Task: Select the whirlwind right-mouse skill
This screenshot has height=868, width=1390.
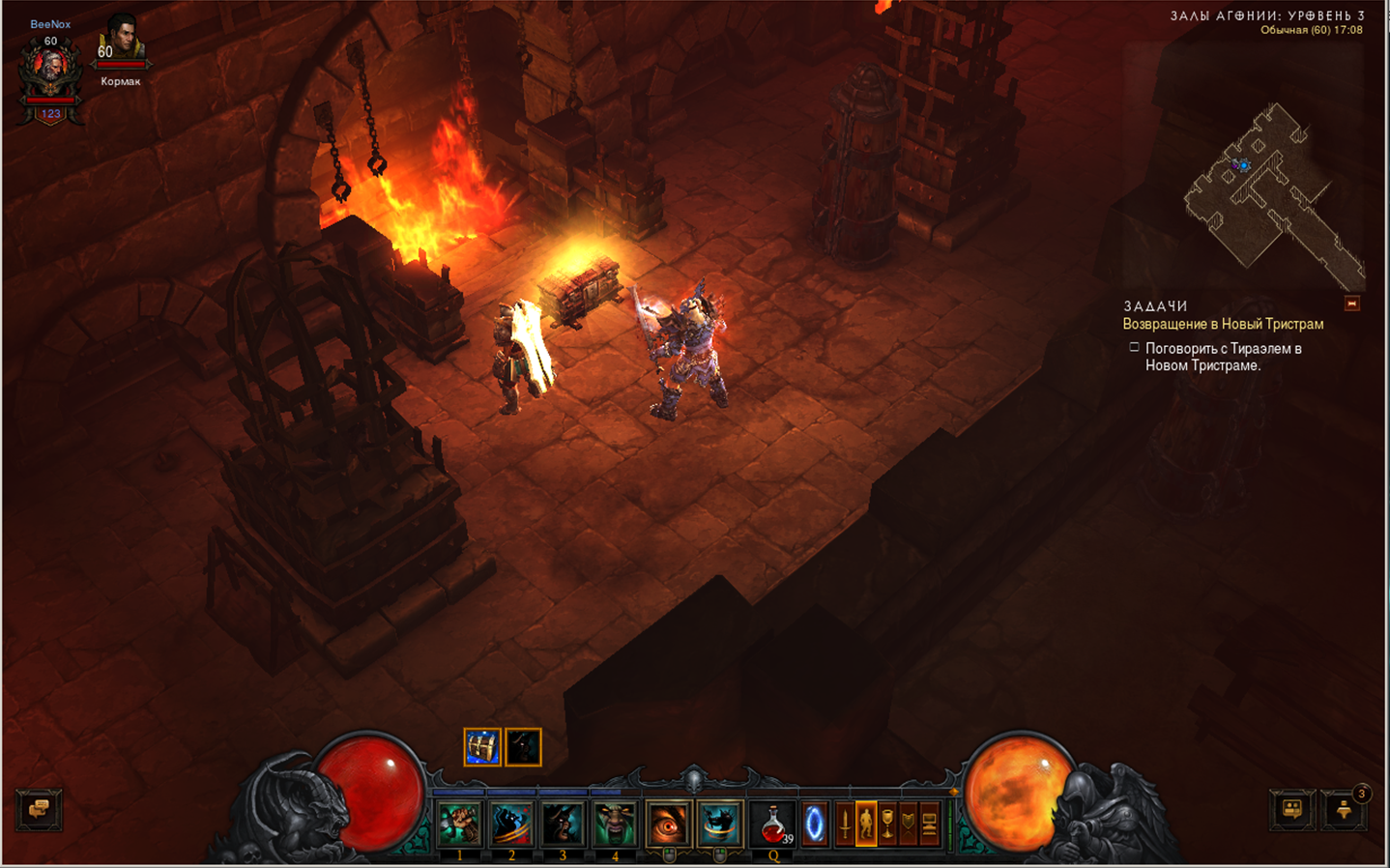Action: [719, 825]
